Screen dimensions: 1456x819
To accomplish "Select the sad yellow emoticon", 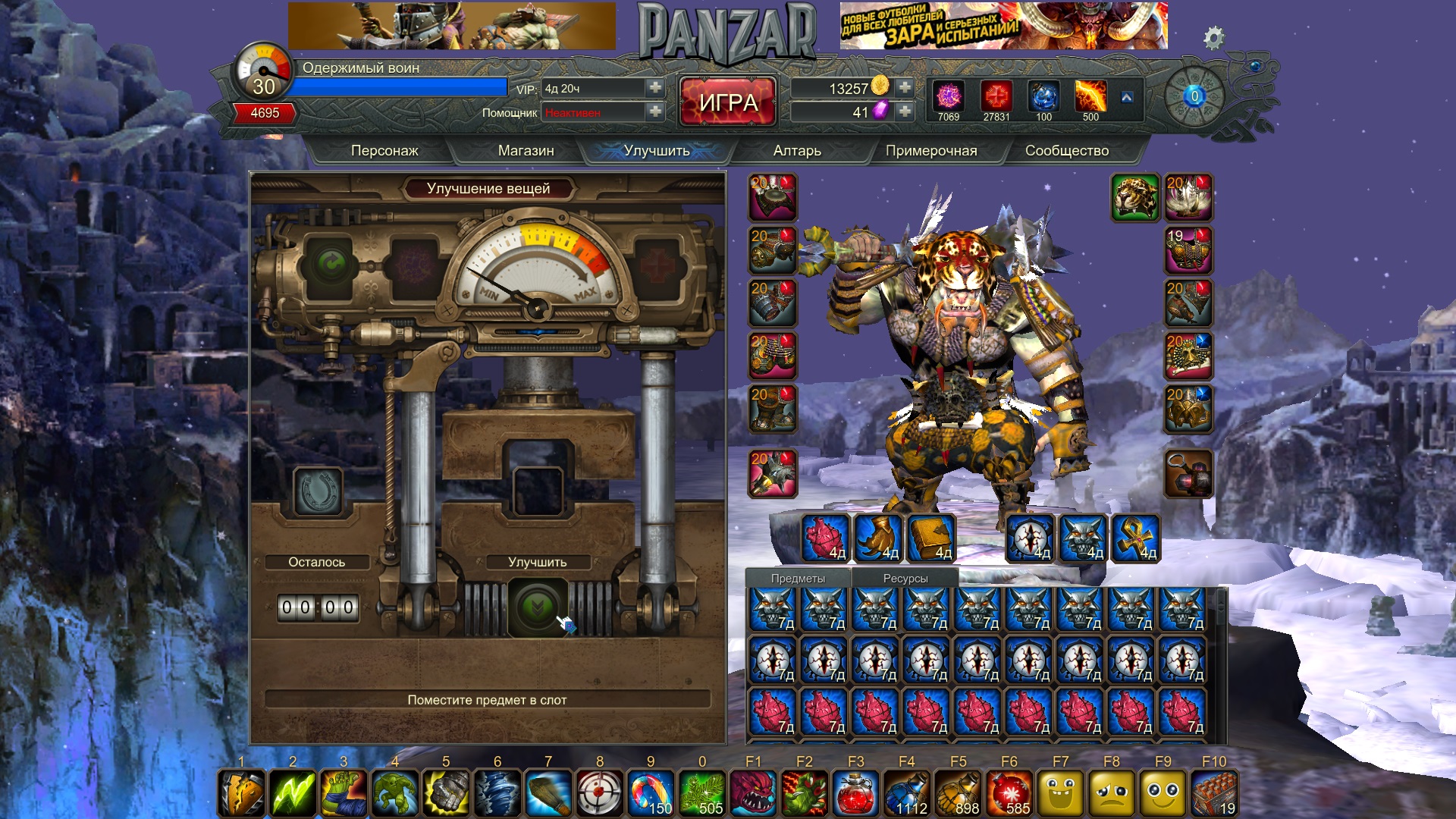I will pos(1111,793).
